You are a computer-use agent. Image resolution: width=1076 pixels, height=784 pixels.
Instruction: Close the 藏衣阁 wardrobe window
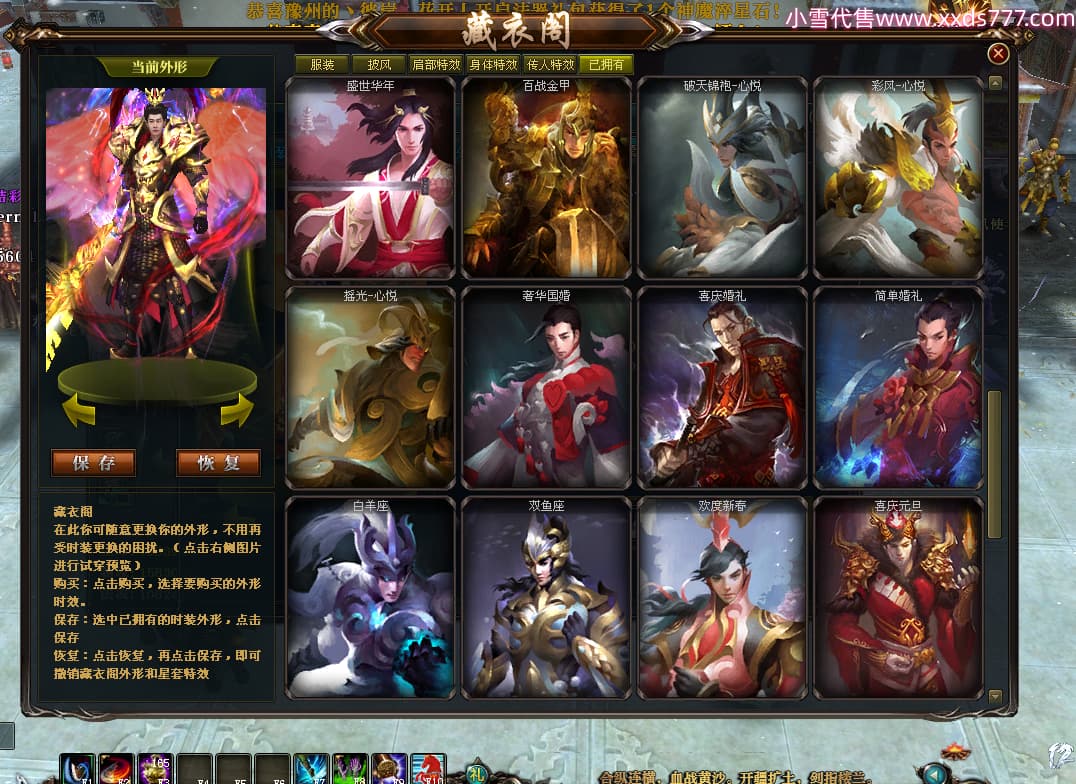coord(998,54)
